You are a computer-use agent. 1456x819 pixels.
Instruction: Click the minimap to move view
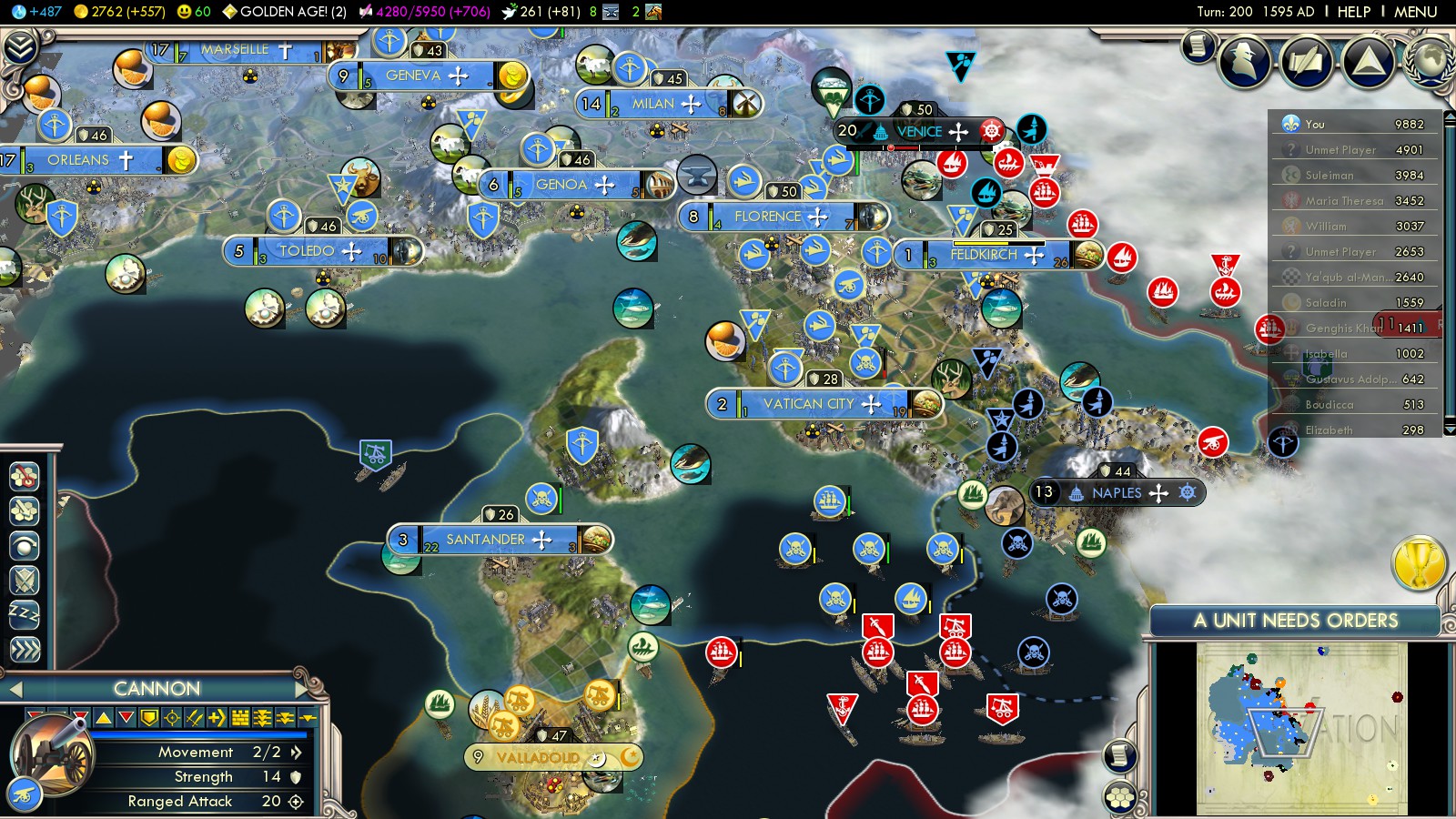1301,728
